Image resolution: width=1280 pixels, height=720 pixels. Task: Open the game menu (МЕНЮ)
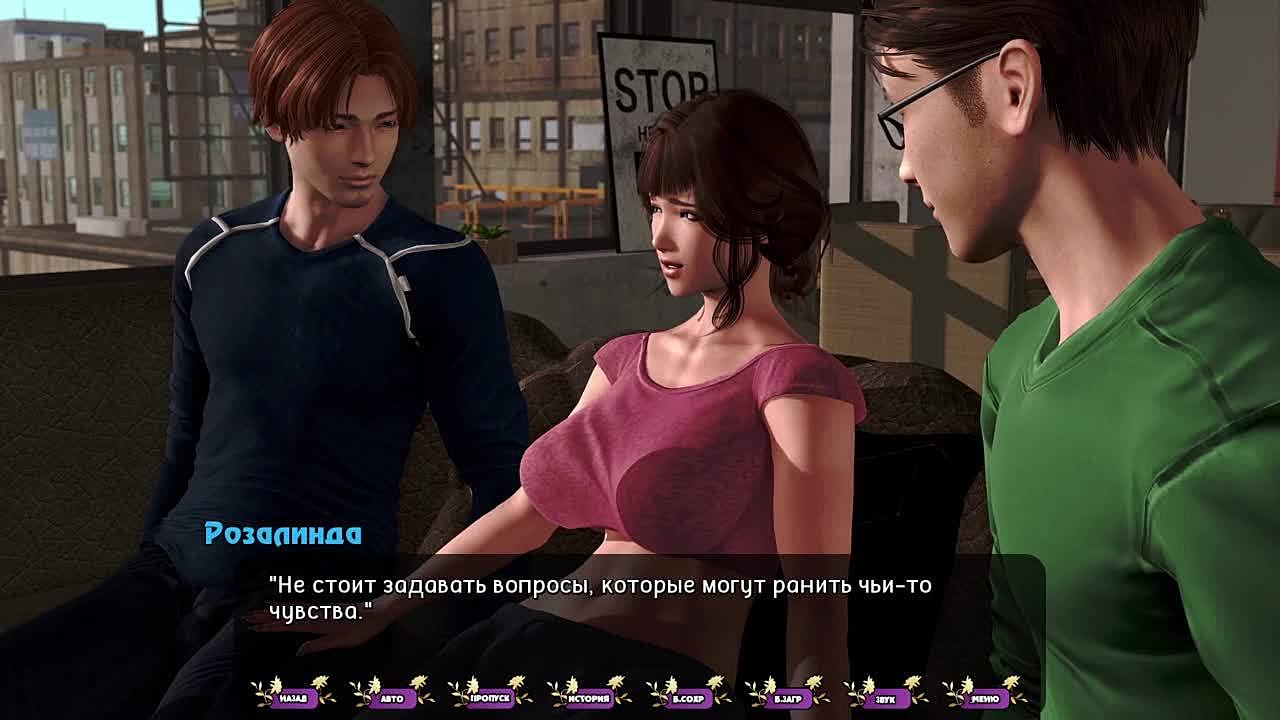984,698
